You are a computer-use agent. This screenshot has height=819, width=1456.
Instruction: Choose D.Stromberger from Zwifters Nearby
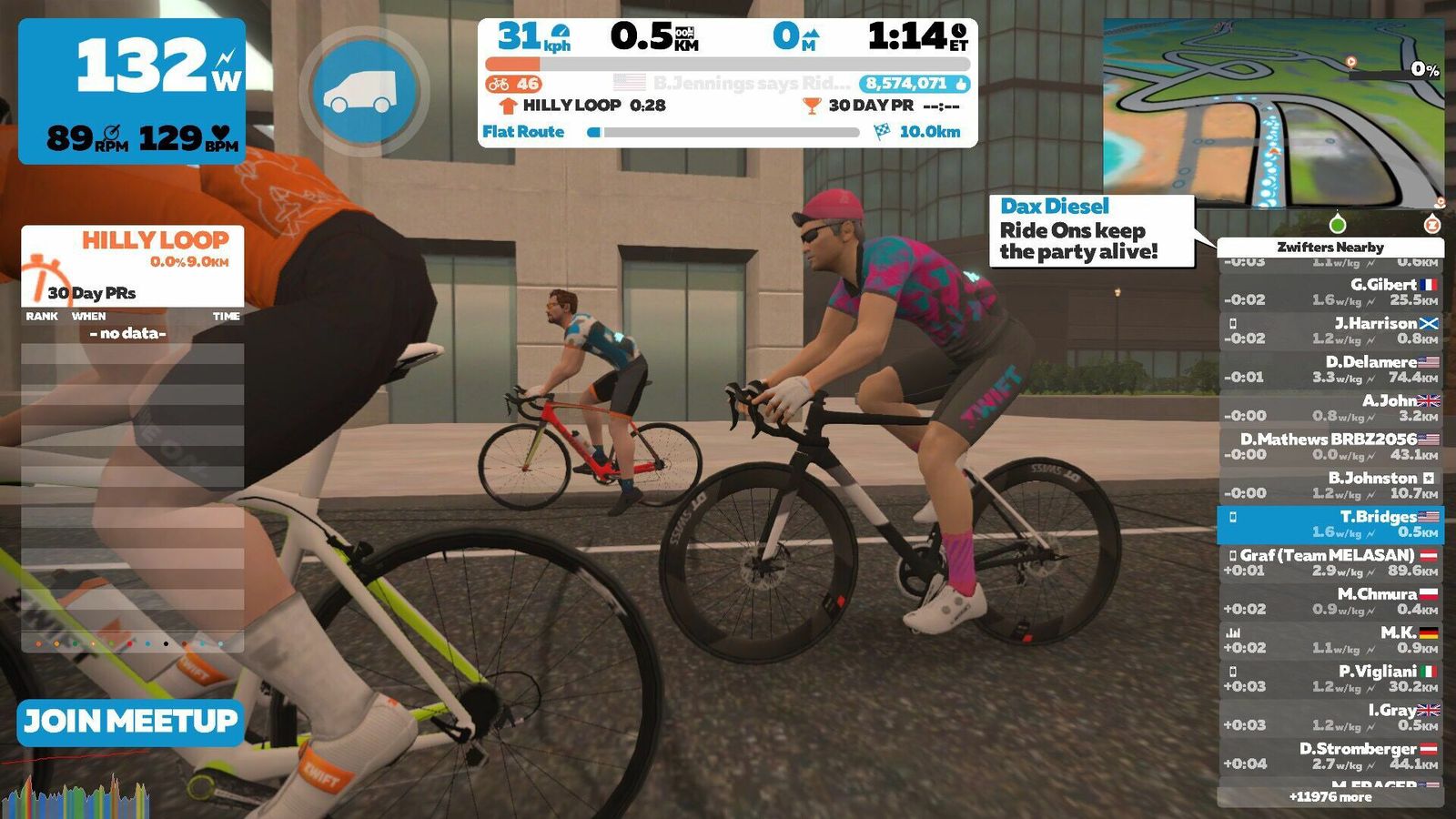[1330, 756]
